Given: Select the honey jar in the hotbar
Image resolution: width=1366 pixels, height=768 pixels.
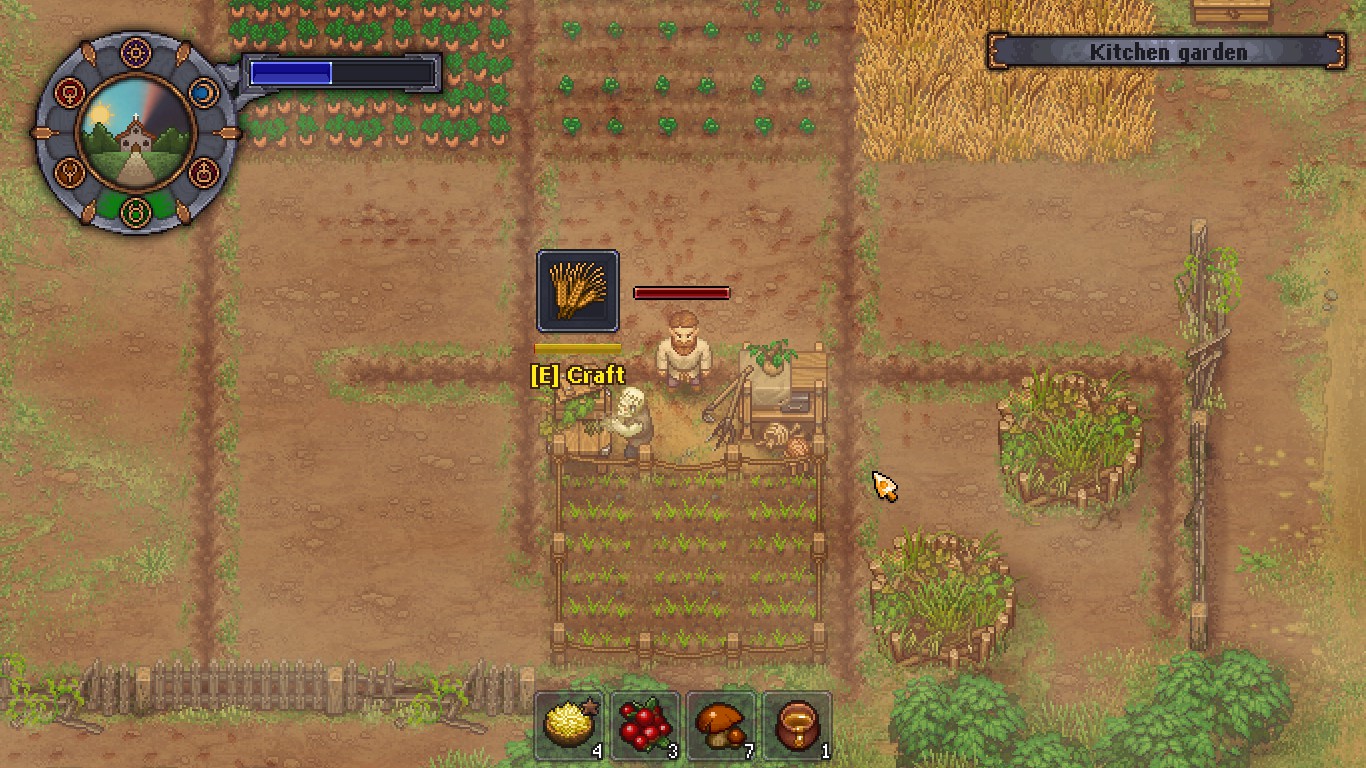Looking at the screenshot, I should point(796,722).
